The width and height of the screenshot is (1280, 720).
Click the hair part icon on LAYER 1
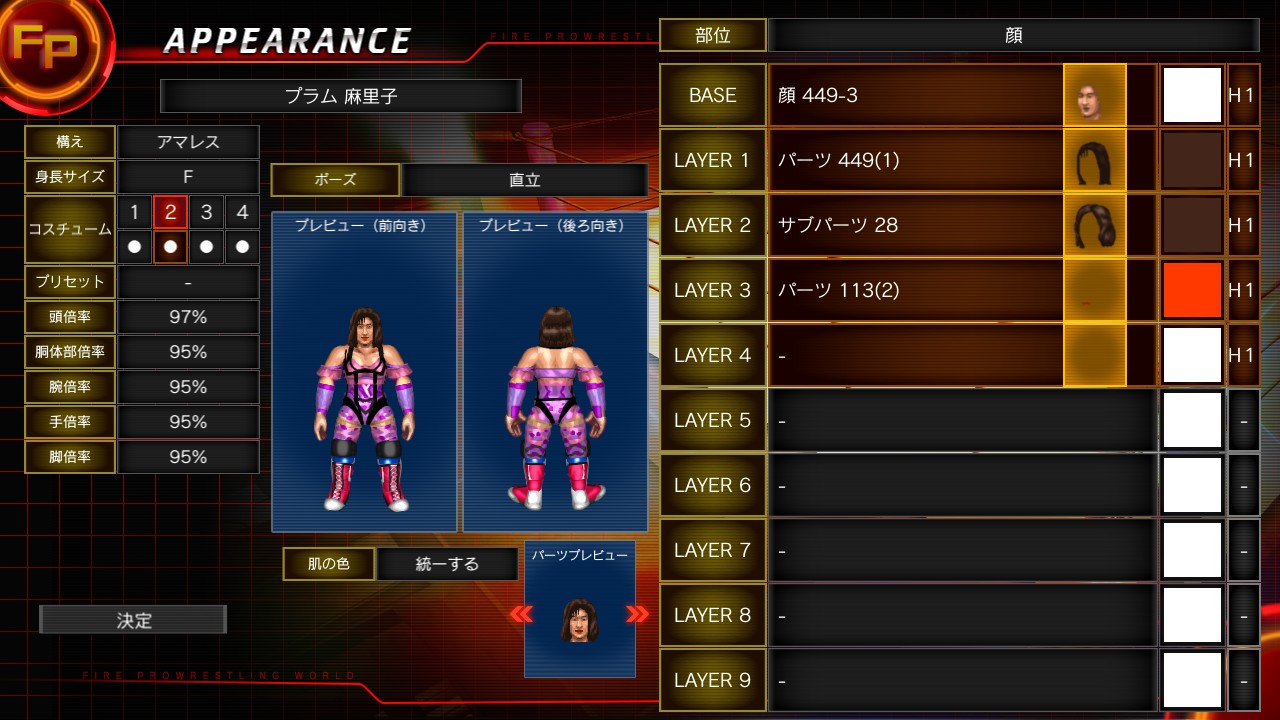tap(1094, 160)
